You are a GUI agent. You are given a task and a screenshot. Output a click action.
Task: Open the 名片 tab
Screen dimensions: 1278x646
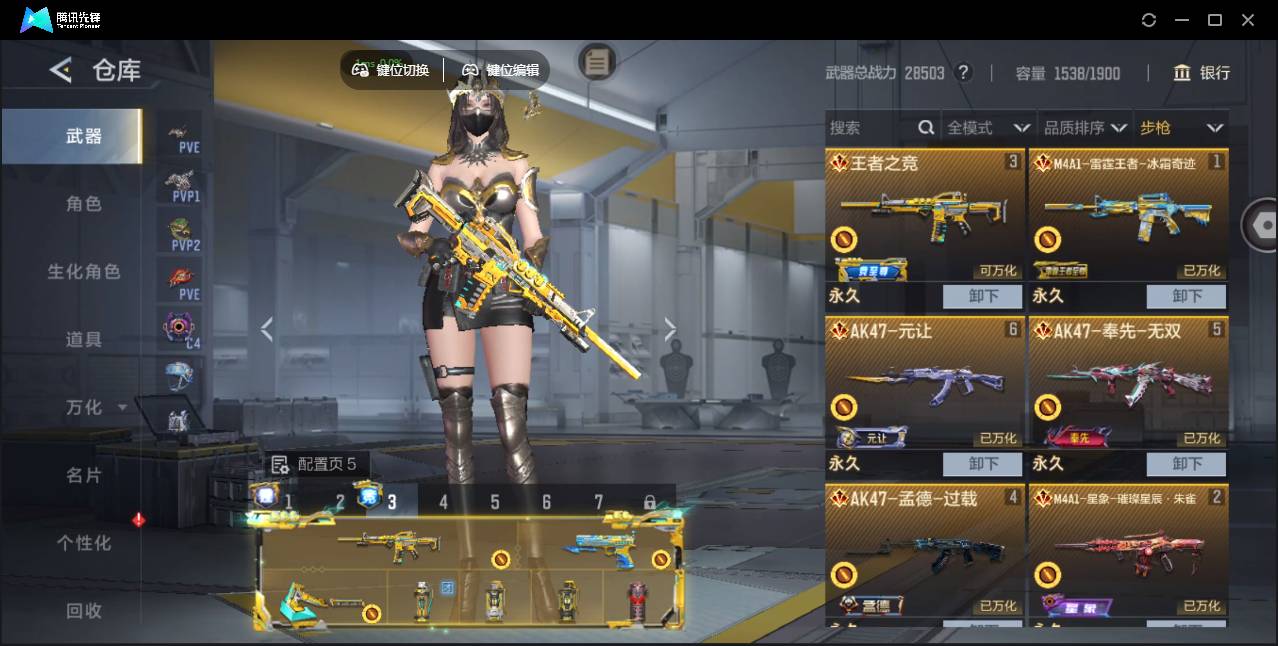(84, 475)
